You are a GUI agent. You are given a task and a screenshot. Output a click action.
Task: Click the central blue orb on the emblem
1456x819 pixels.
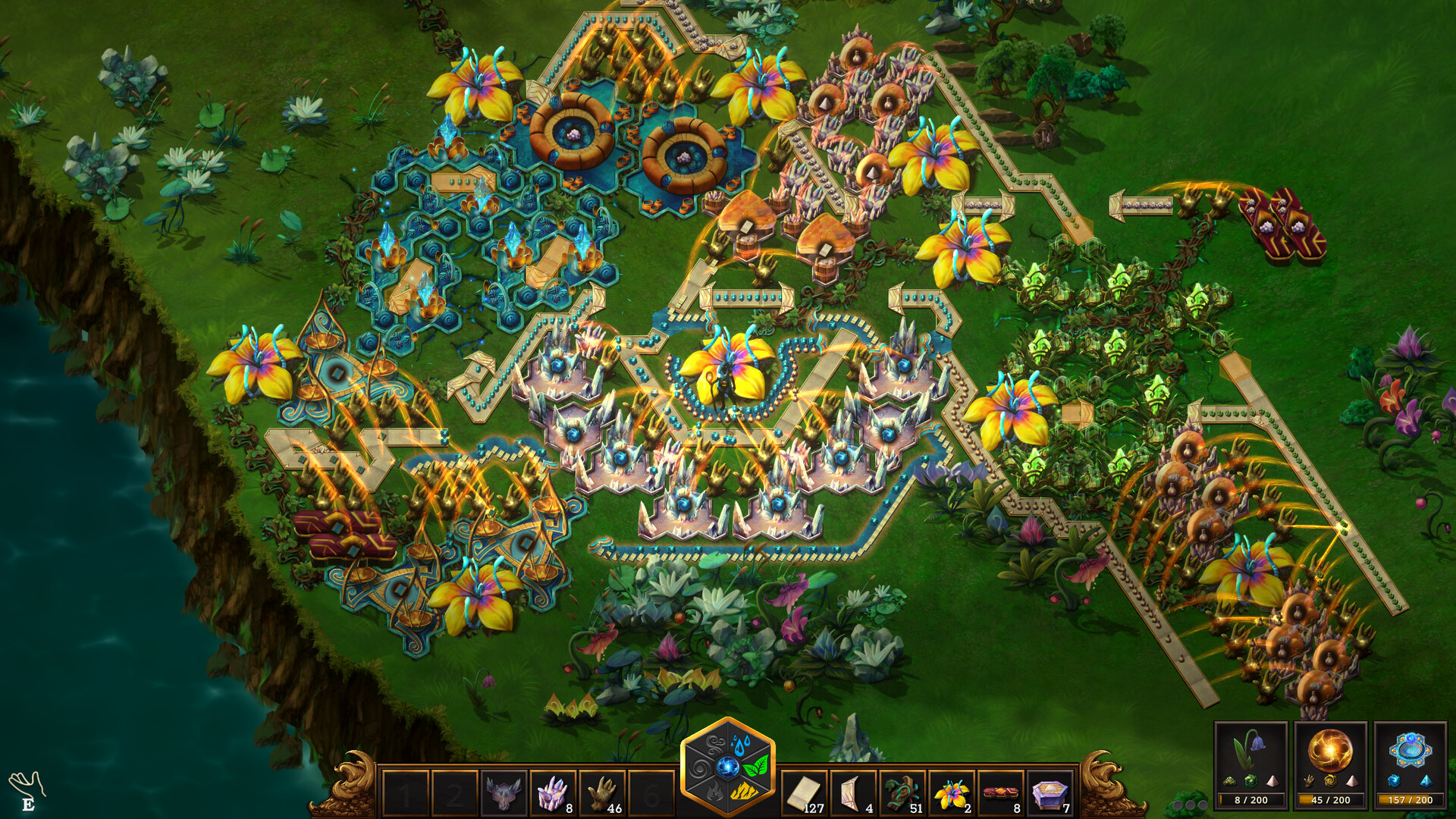pos(729,767)
